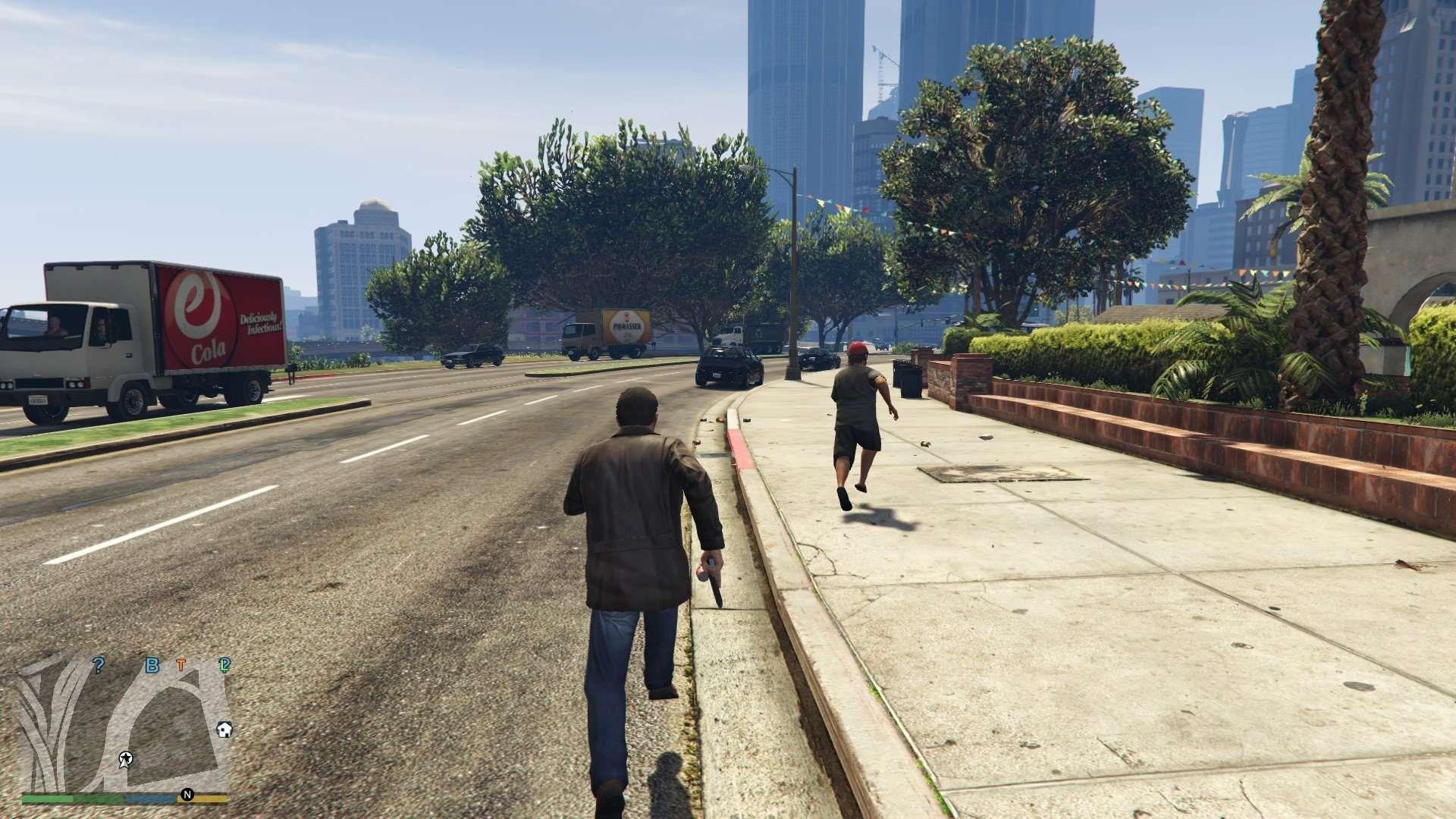Click the blue "?" stranger icon on minimap
The height and width of the screenshot is (819, 1456).
pos(99,664)
